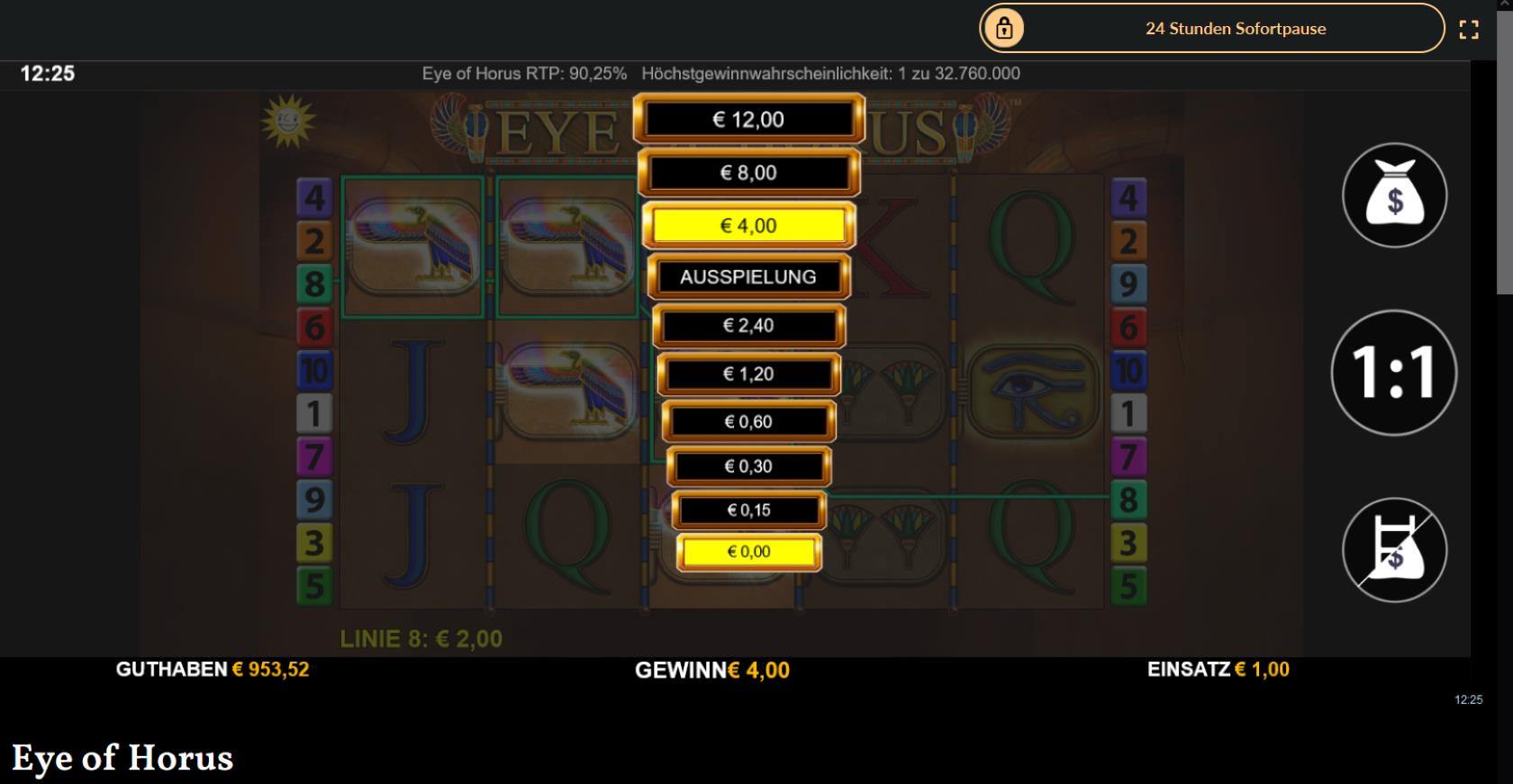Click the scrollbar arrow top right
Screen dimensions: 1513x784
(1507, 7)
